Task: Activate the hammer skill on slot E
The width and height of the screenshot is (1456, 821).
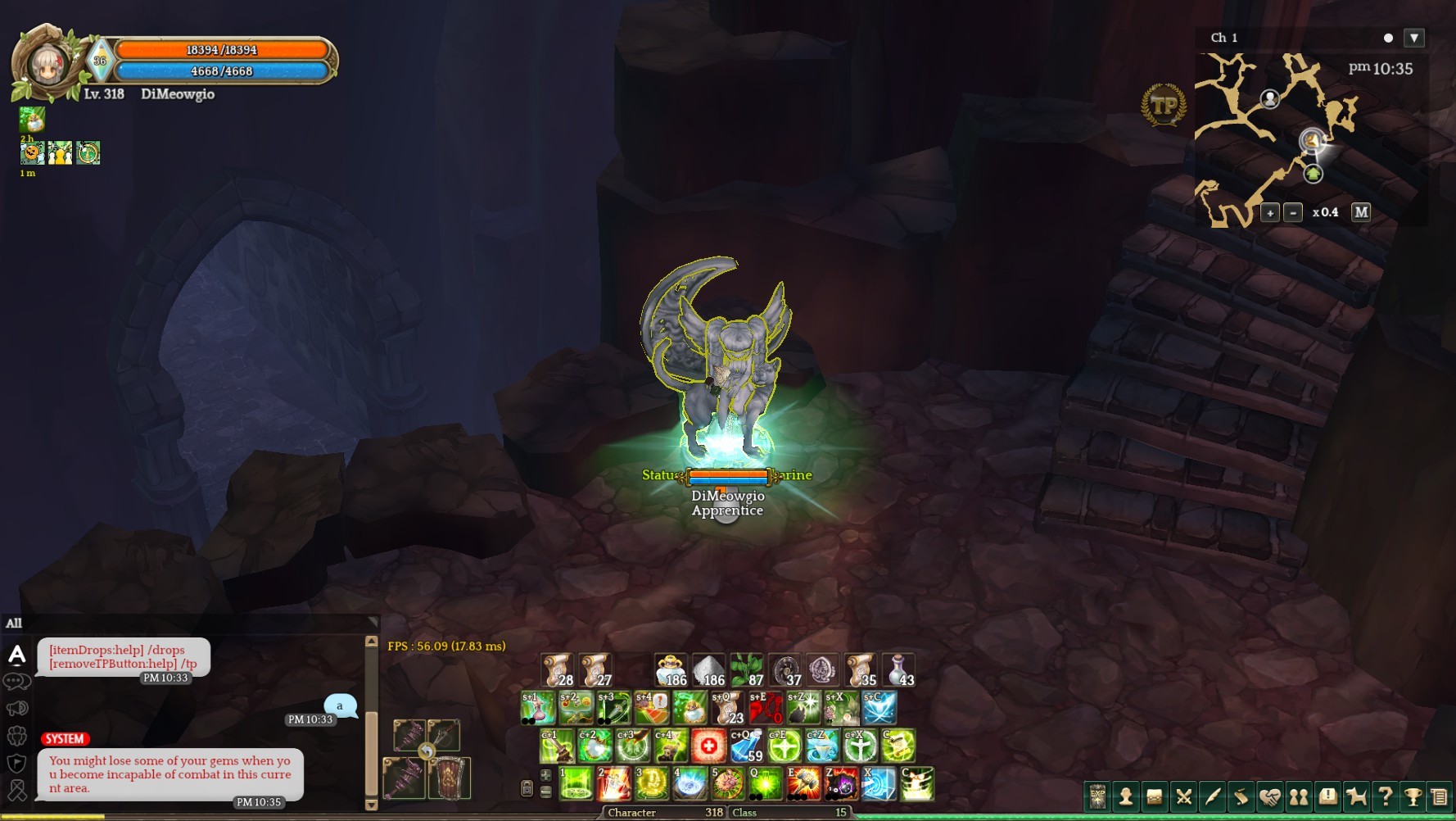Action: click(803, 784)
